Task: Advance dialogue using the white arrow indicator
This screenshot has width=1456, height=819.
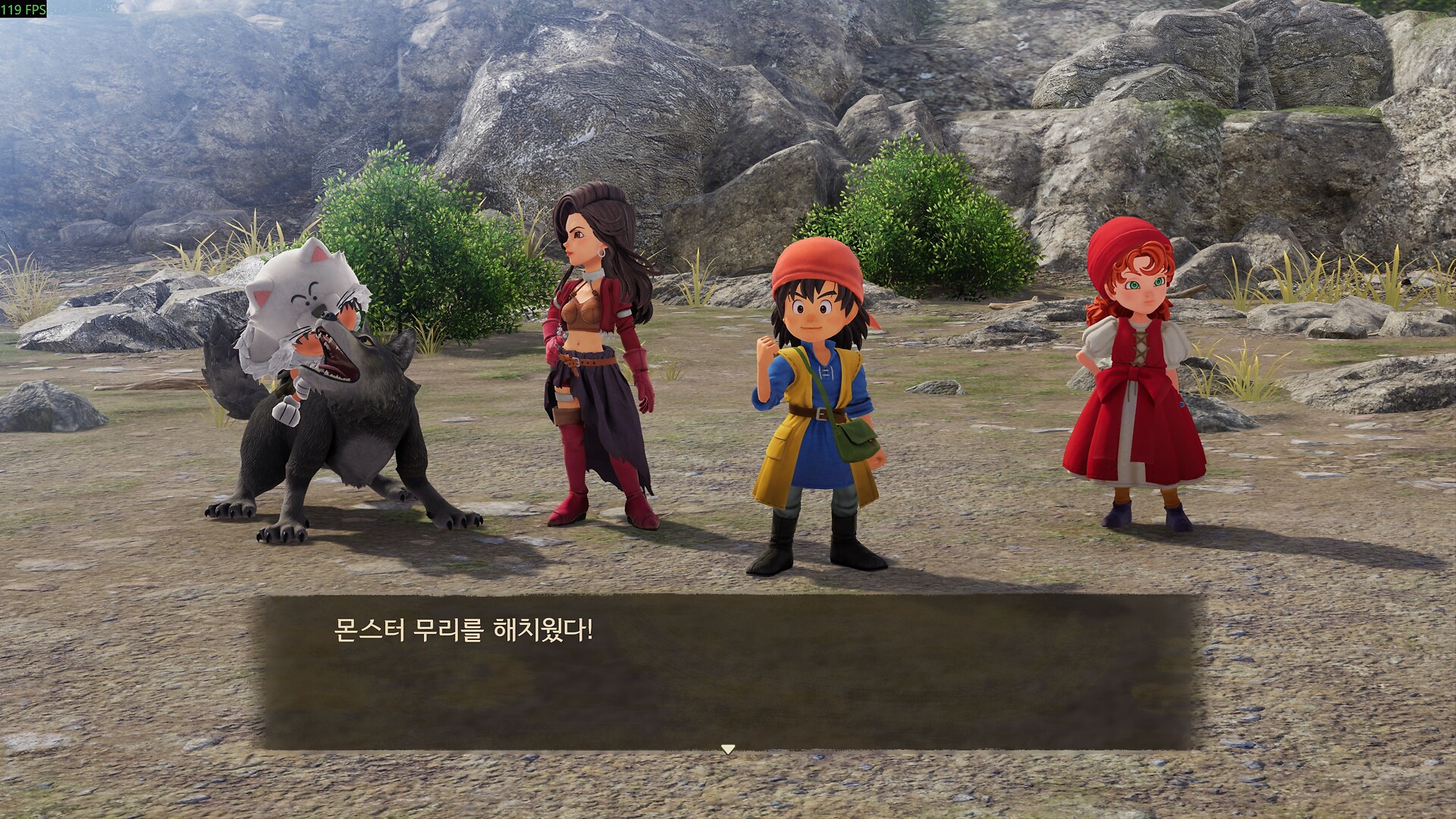Action: coord(728,749)
